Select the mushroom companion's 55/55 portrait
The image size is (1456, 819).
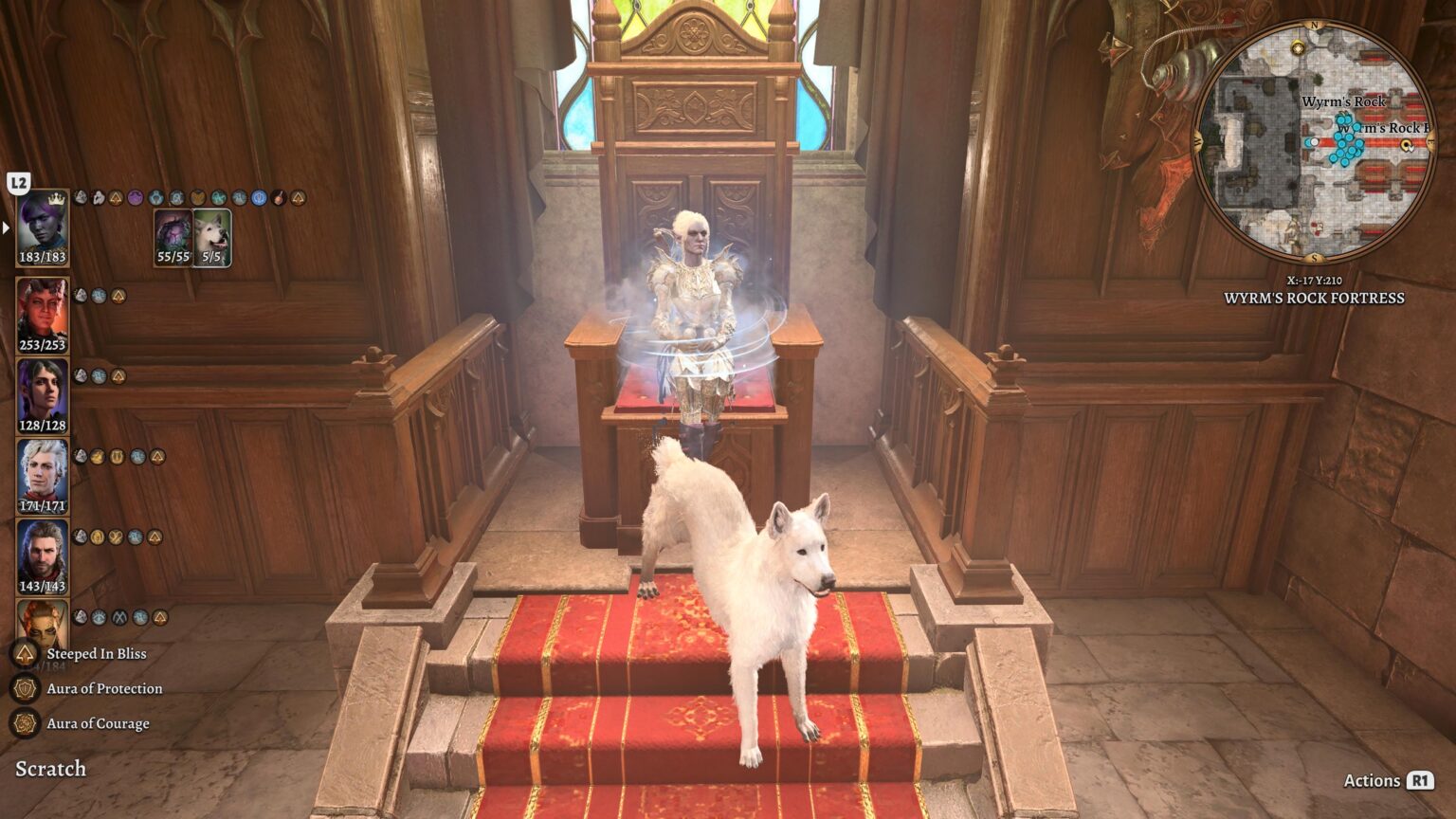coord(173,236)
